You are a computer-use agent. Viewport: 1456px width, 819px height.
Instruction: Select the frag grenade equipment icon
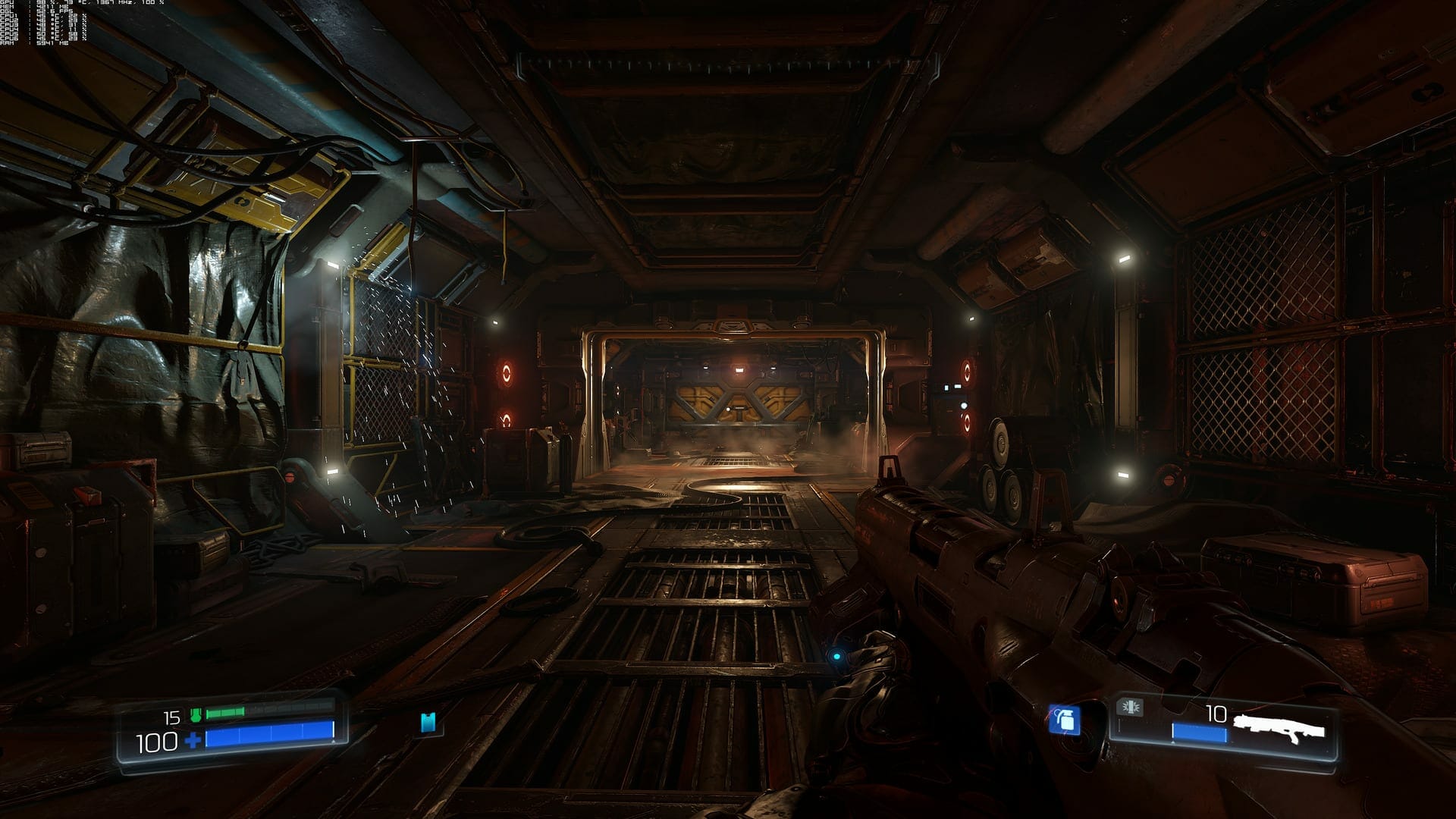1065,720
